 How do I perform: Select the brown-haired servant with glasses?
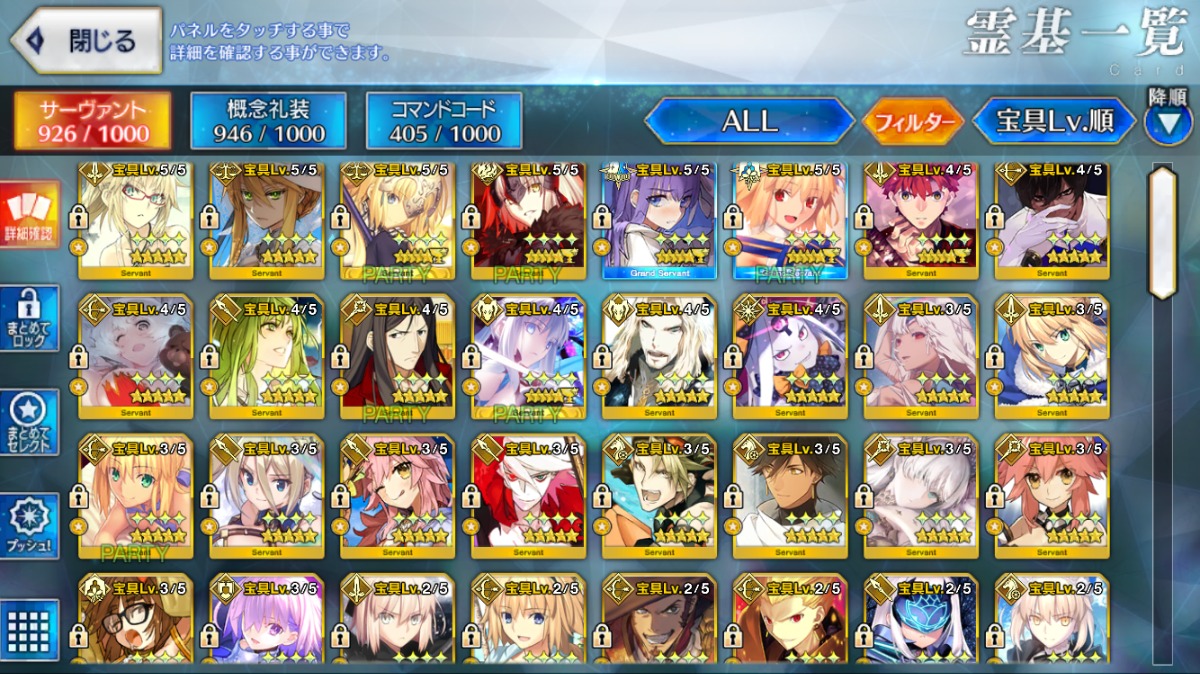(136, 622)
